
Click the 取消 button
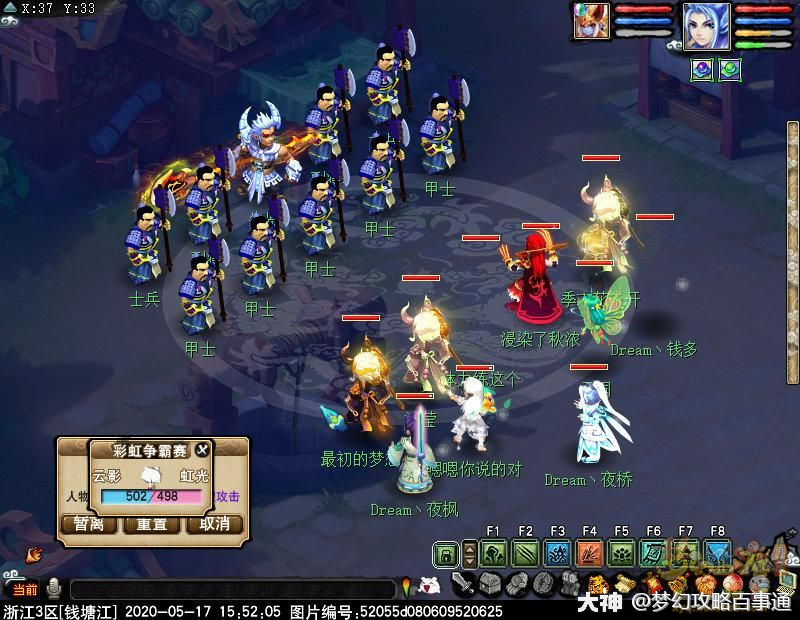point(215,524)
